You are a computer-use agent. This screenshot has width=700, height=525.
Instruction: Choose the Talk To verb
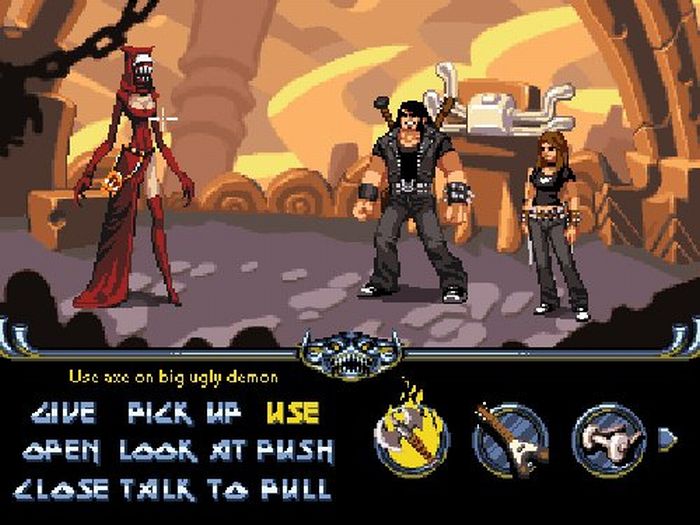(182, 489)
